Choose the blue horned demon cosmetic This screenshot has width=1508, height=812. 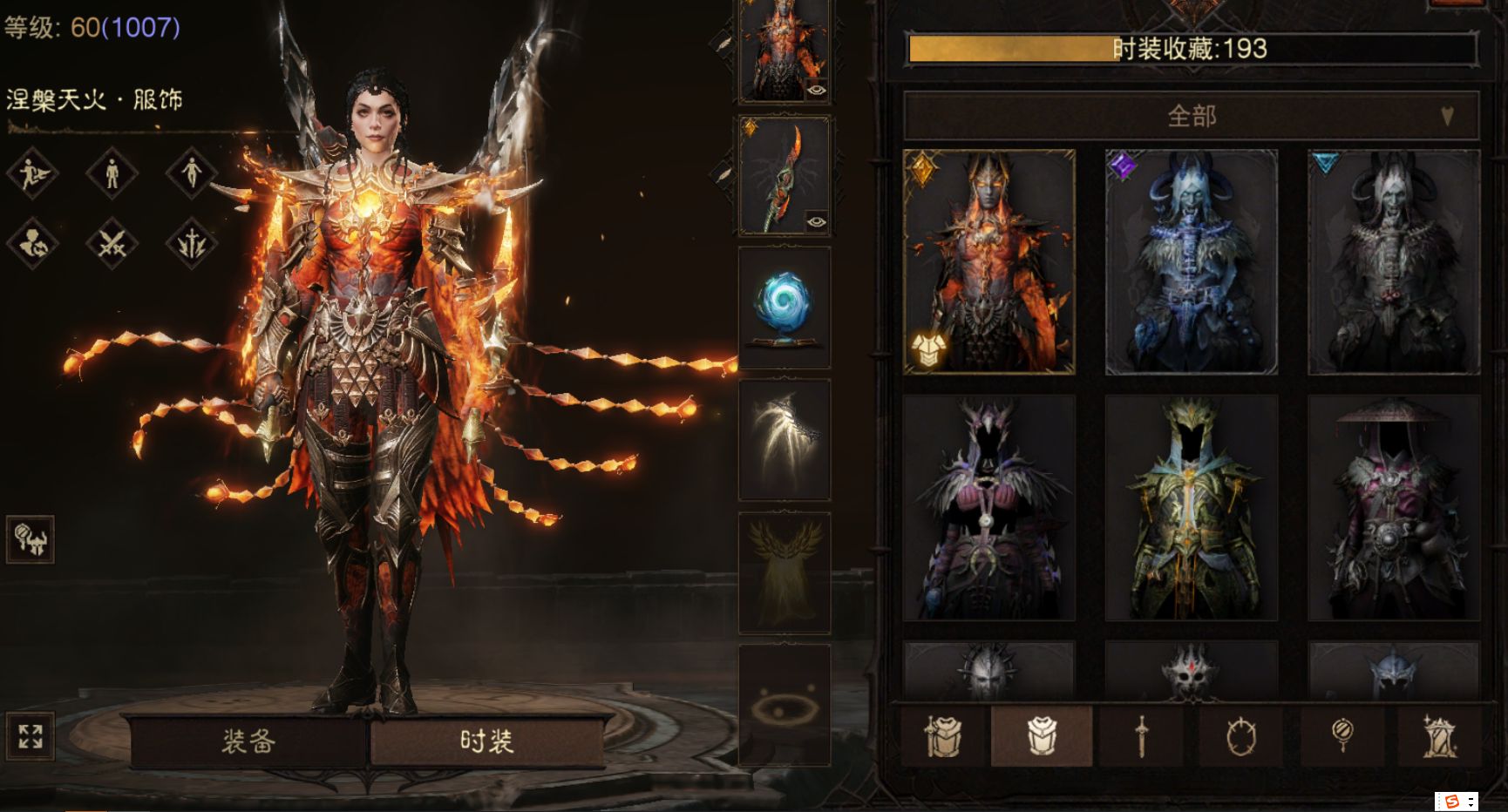point(1192,261)
